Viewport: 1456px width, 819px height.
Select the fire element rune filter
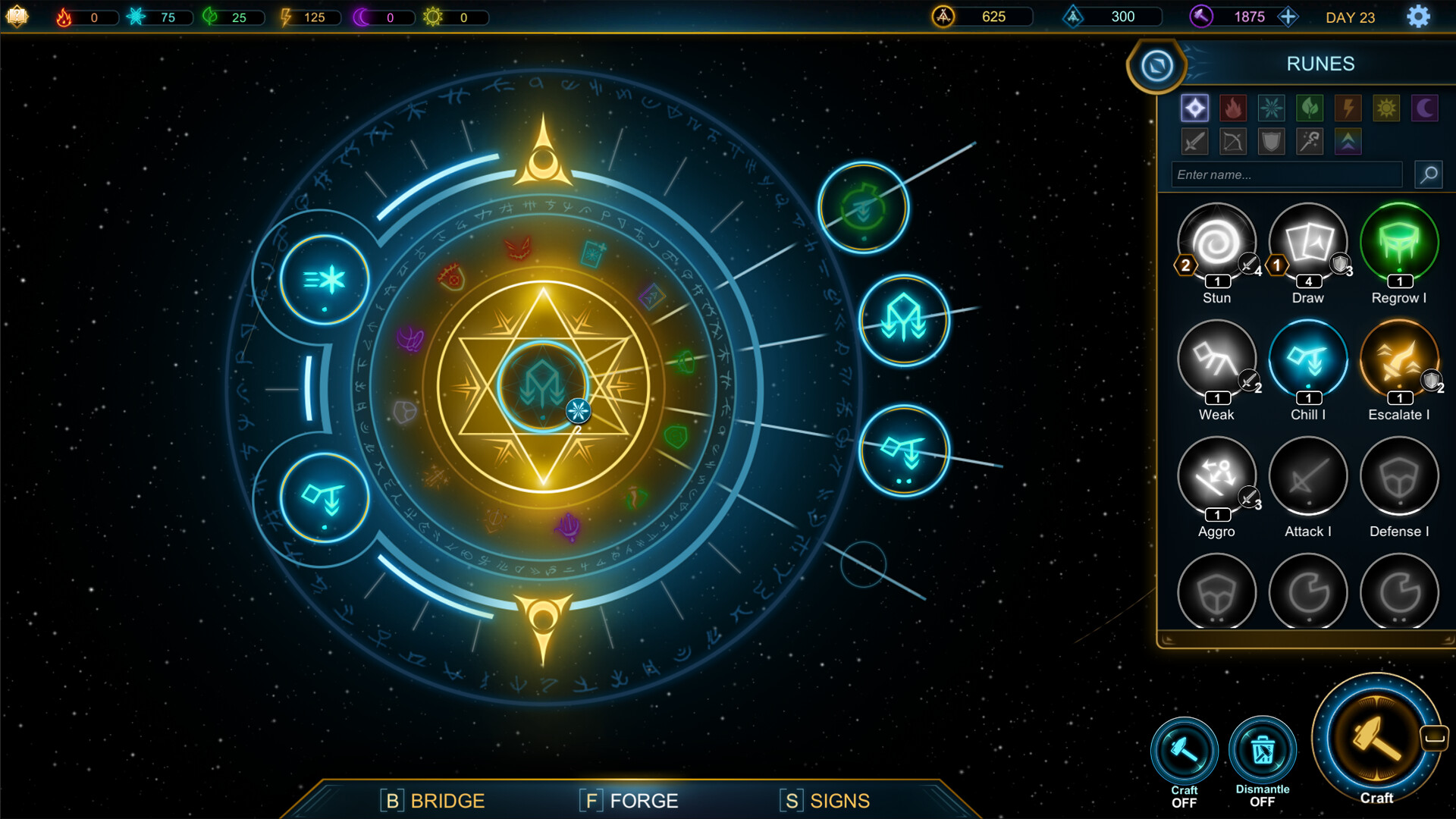click(1233, 108)
